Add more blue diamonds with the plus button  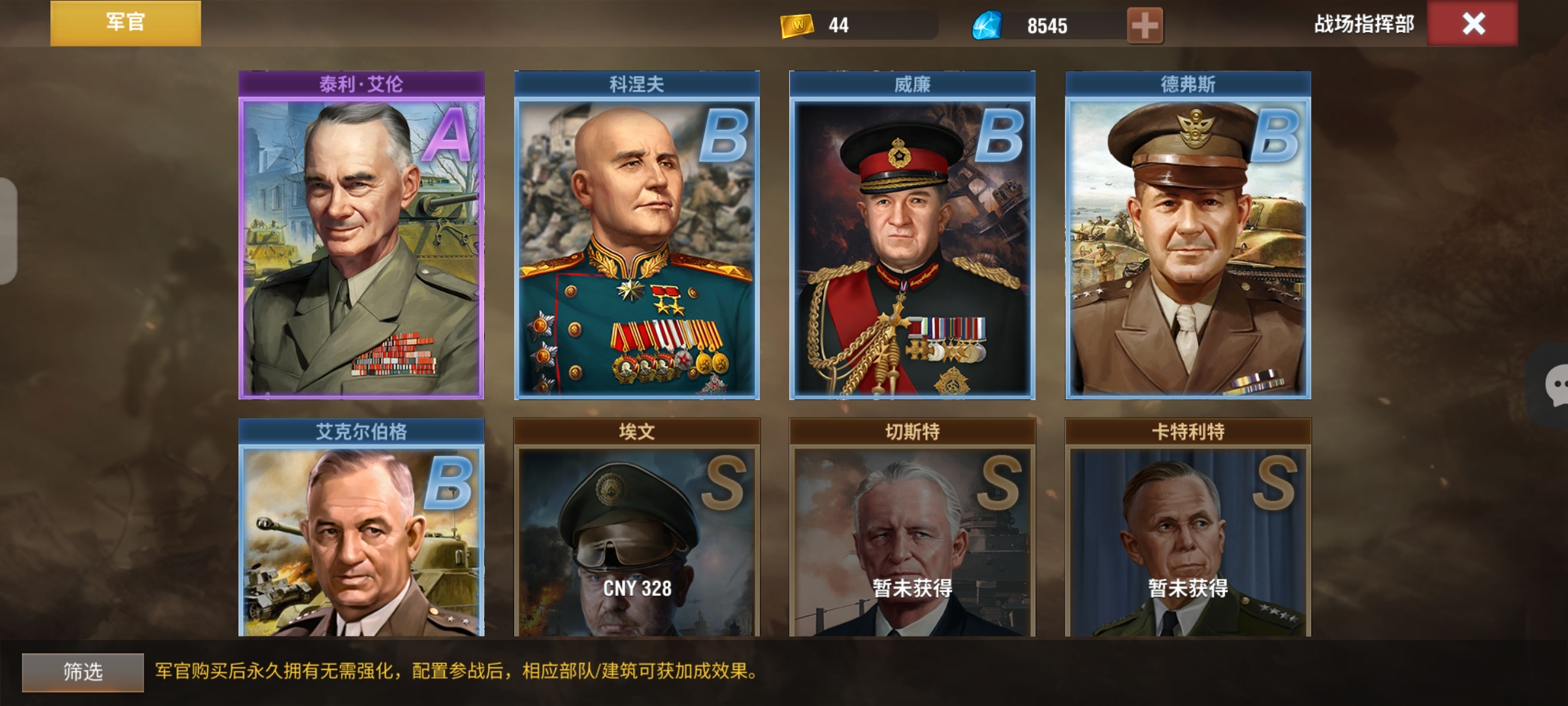coord(1145,26)
